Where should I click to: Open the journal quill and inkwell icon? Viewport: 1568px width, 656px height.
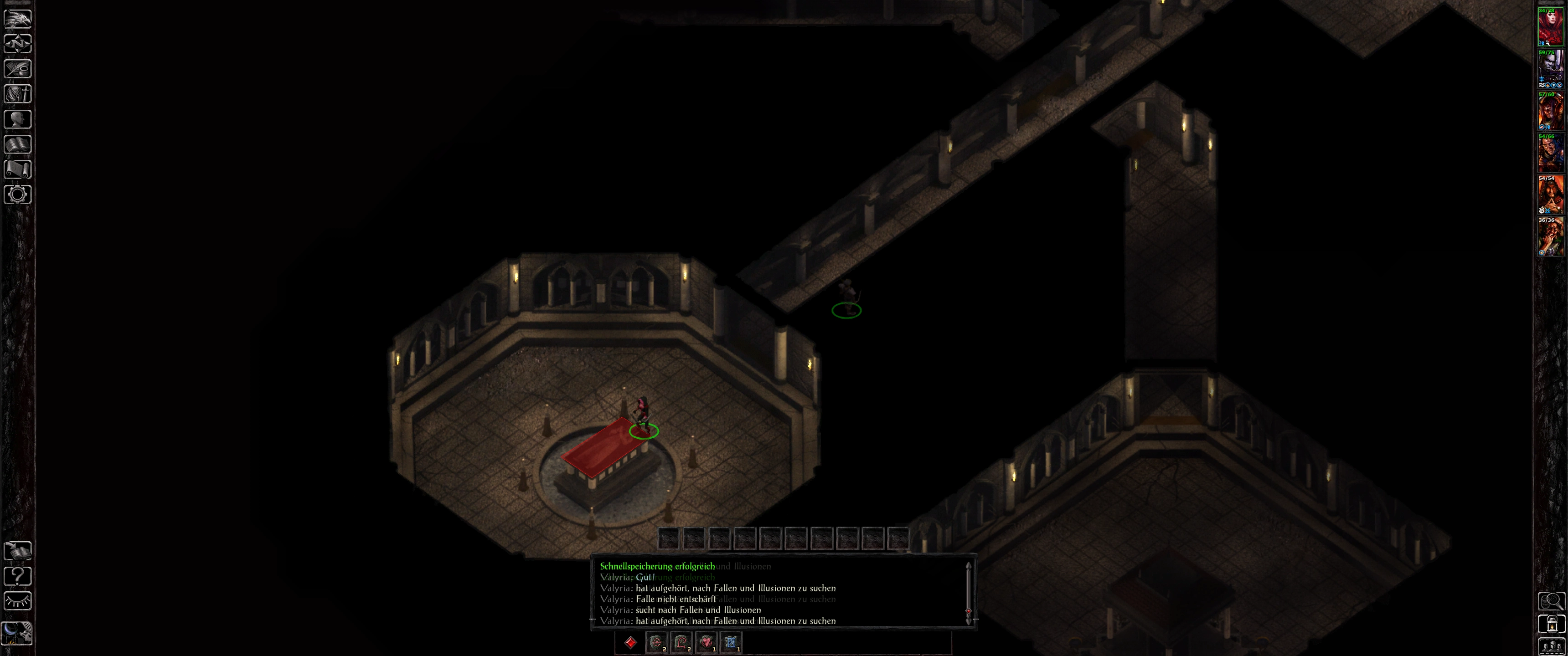pos(18,69)
